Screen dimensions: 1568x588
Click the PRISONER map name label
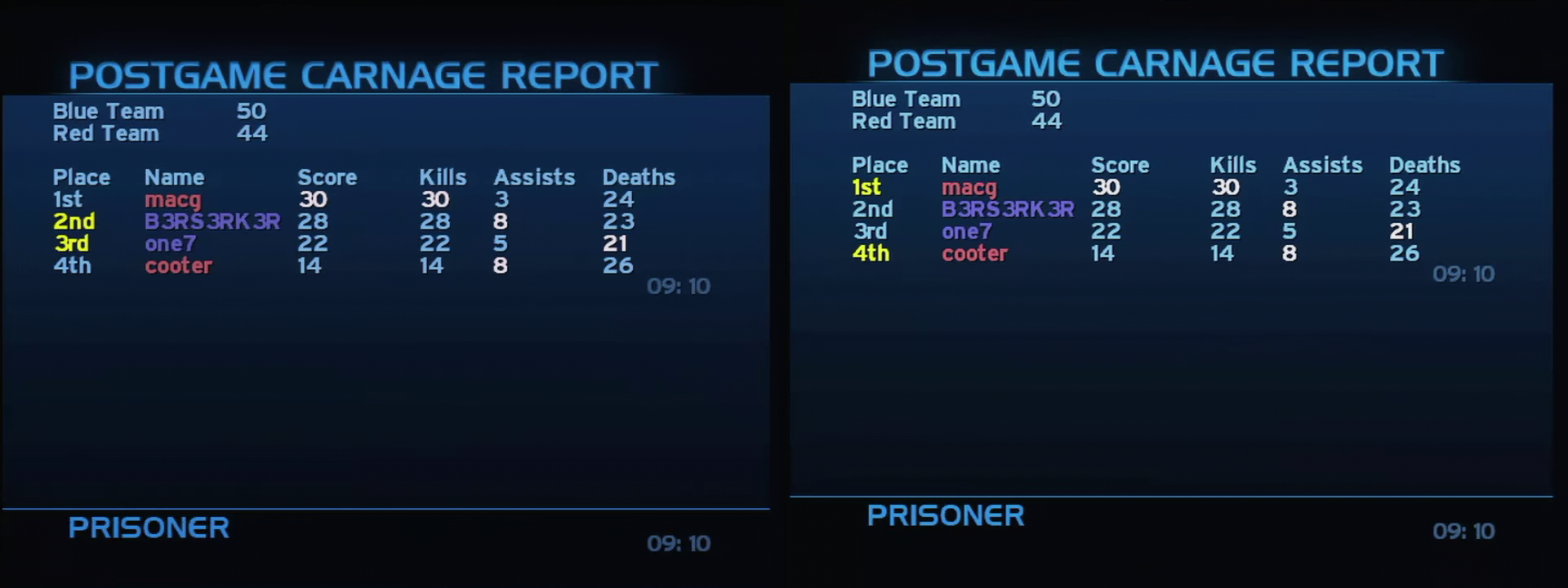point(149,528)
